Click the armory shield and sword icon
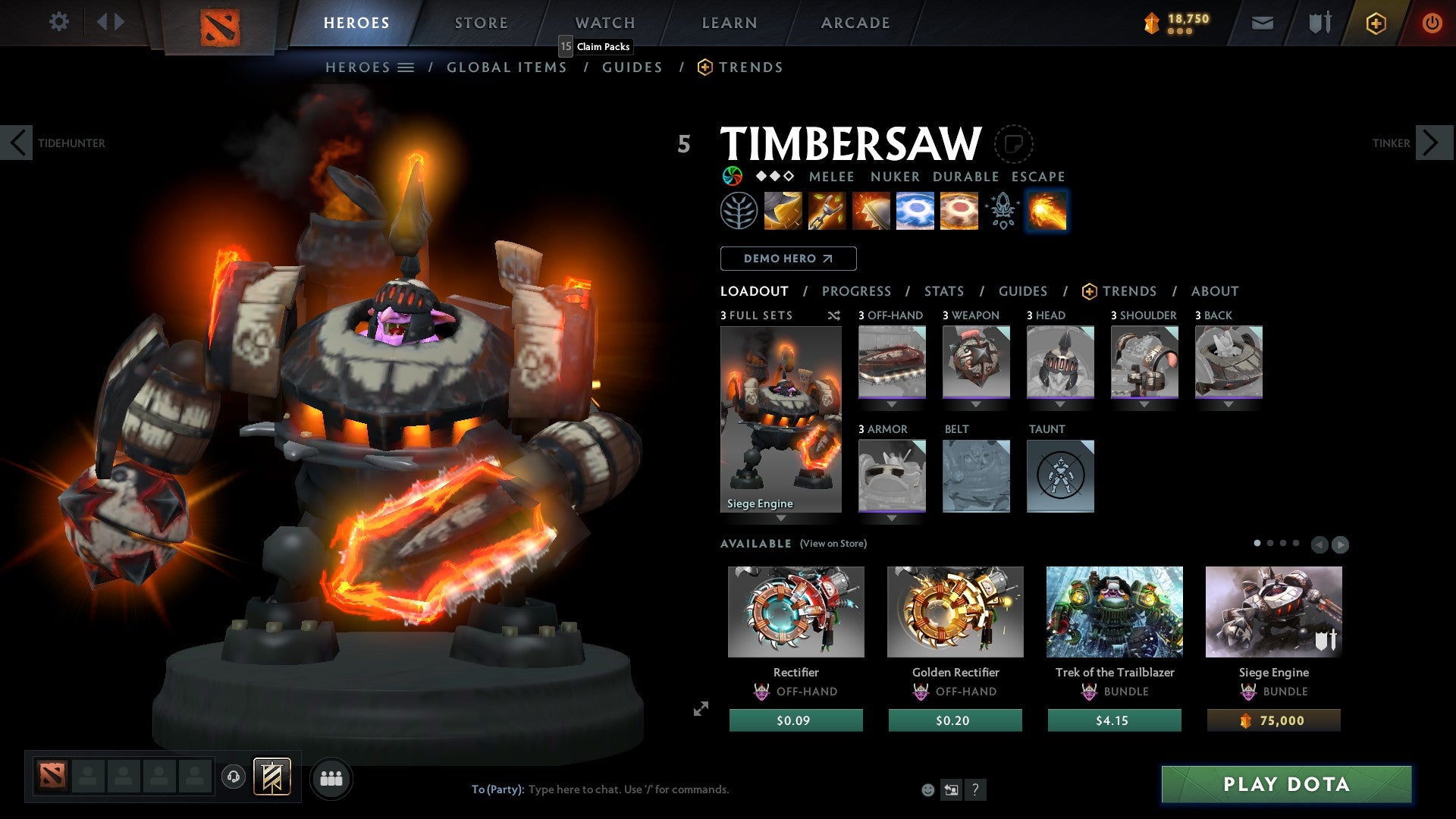Screen dimensions: 1456x819 coord(1319,23)
